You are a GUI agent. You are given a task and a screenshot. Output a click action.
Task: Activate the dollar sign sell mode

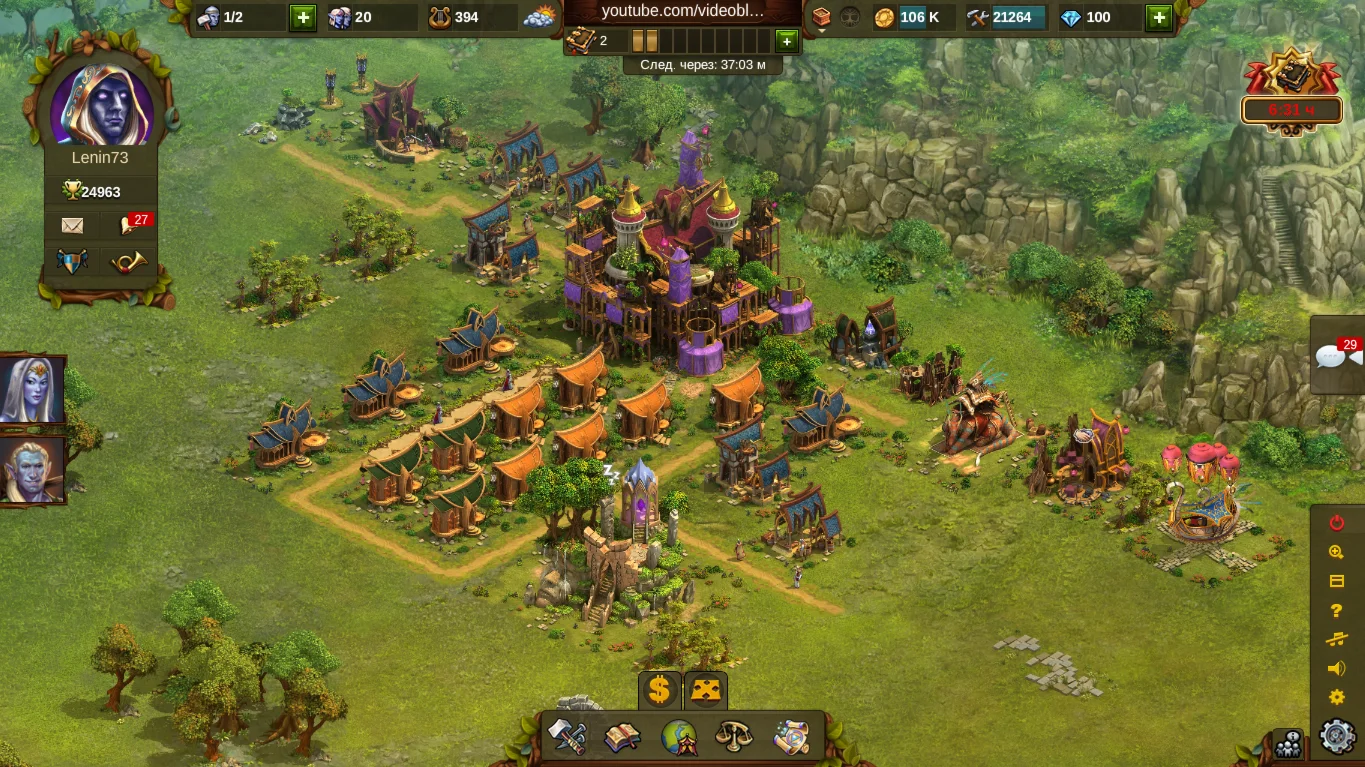pyautogui.click(x=658, y=690)
